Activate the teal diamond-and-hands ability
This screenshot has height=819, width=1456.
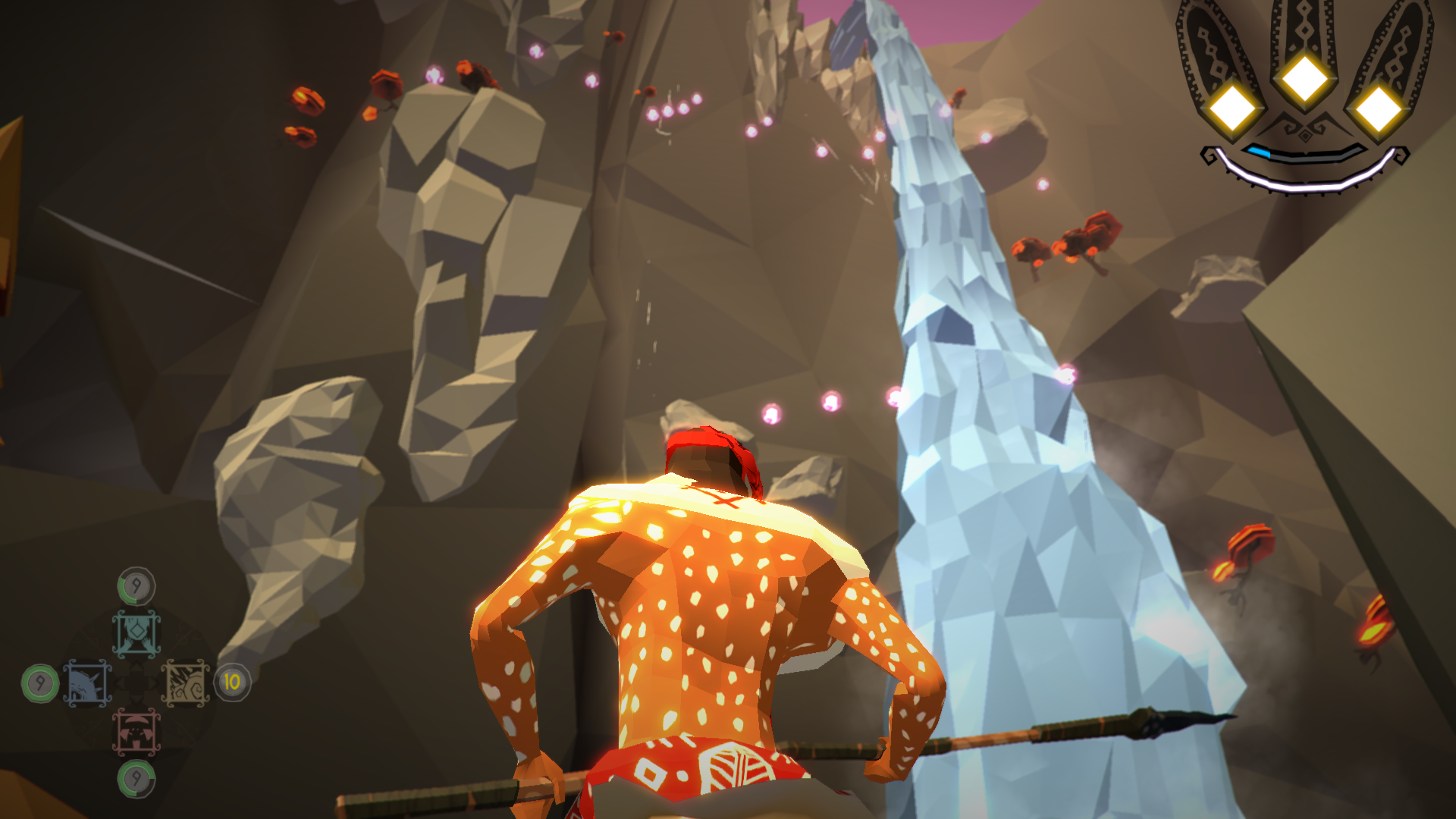point(136,633)
